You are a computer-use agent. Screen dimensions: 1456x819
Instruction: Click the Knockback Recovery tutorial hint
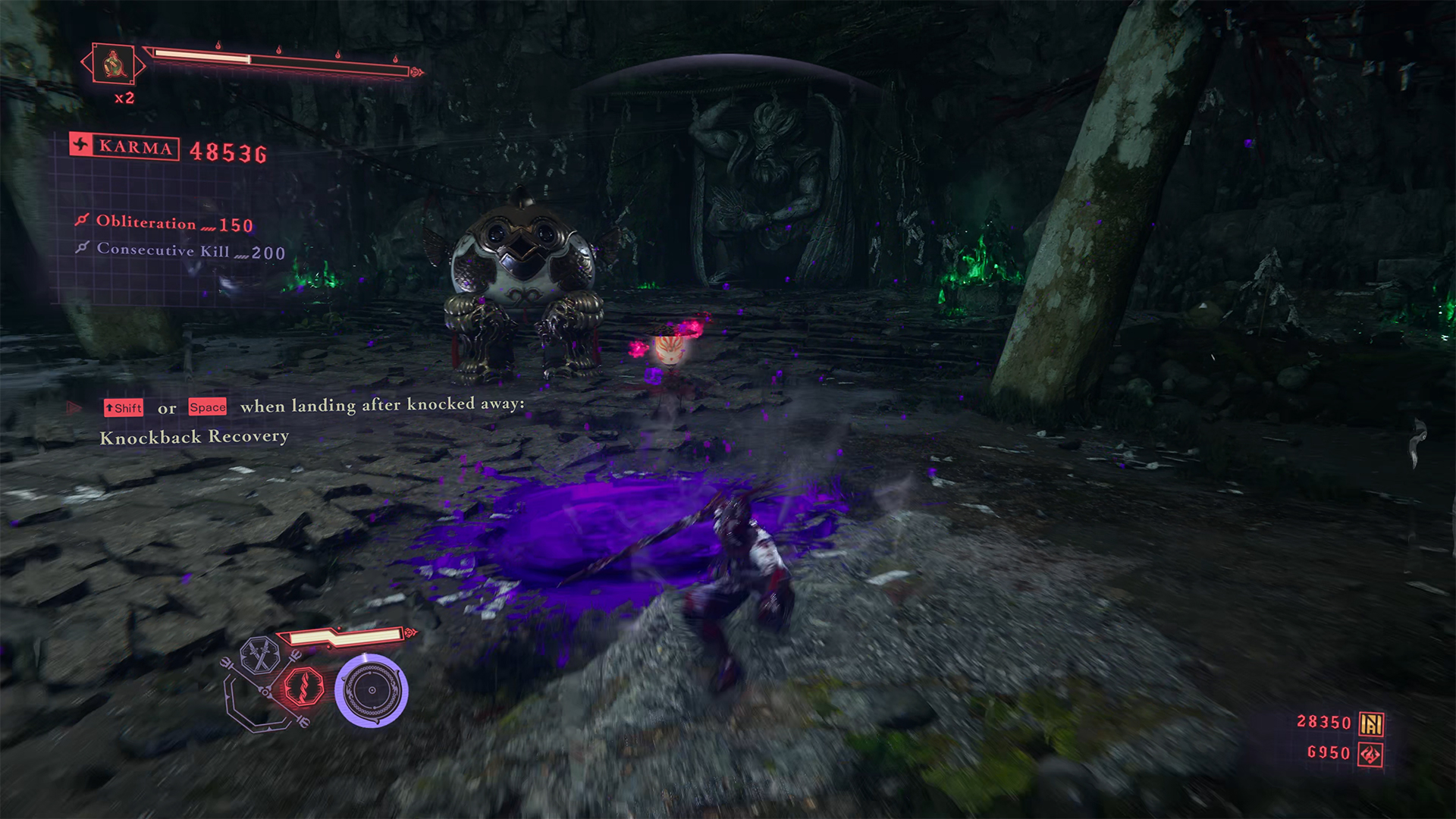[x=194, y=437]
